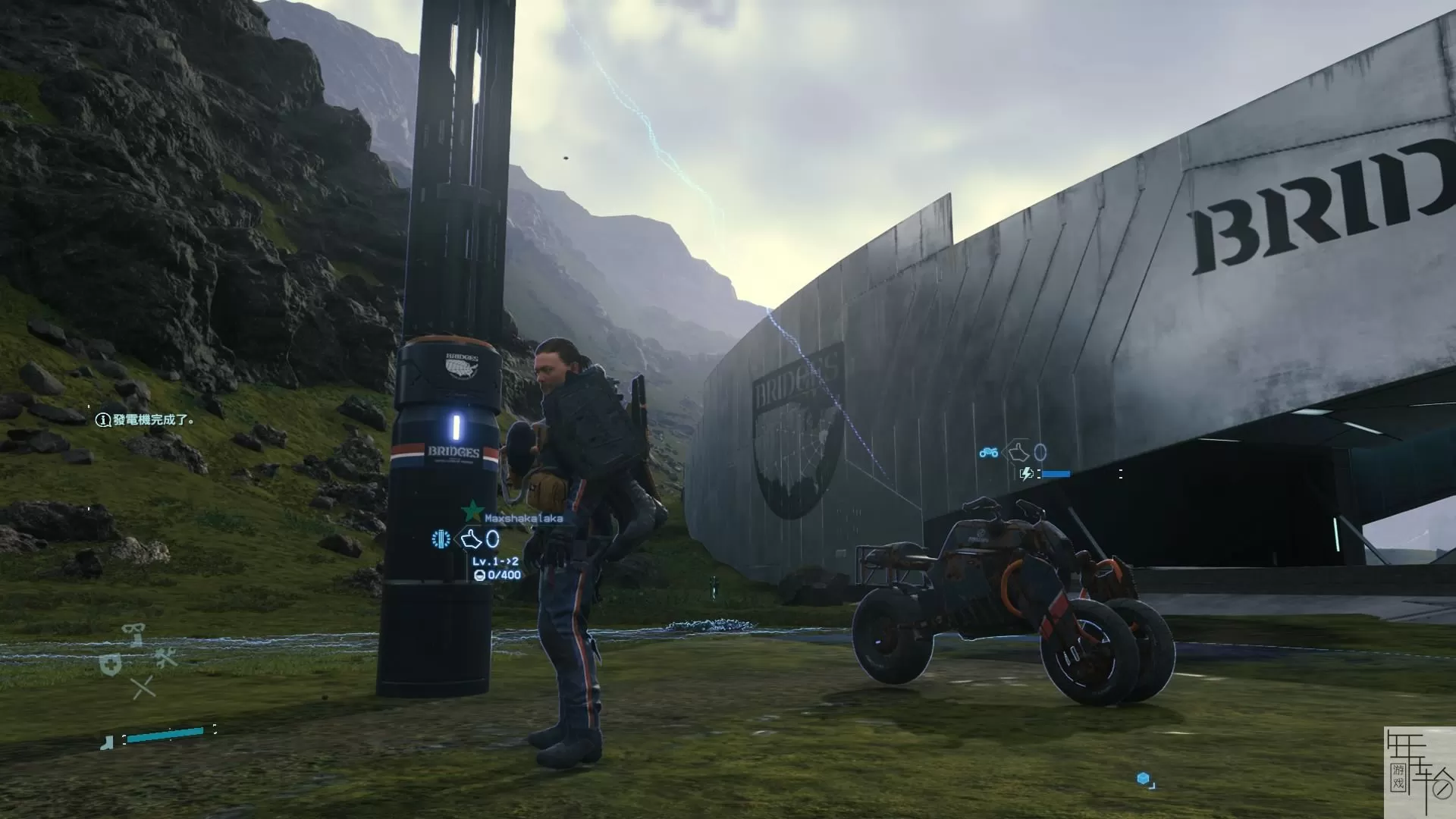
Task: Open the generator completed notification
Action: [x=146, y=419]
